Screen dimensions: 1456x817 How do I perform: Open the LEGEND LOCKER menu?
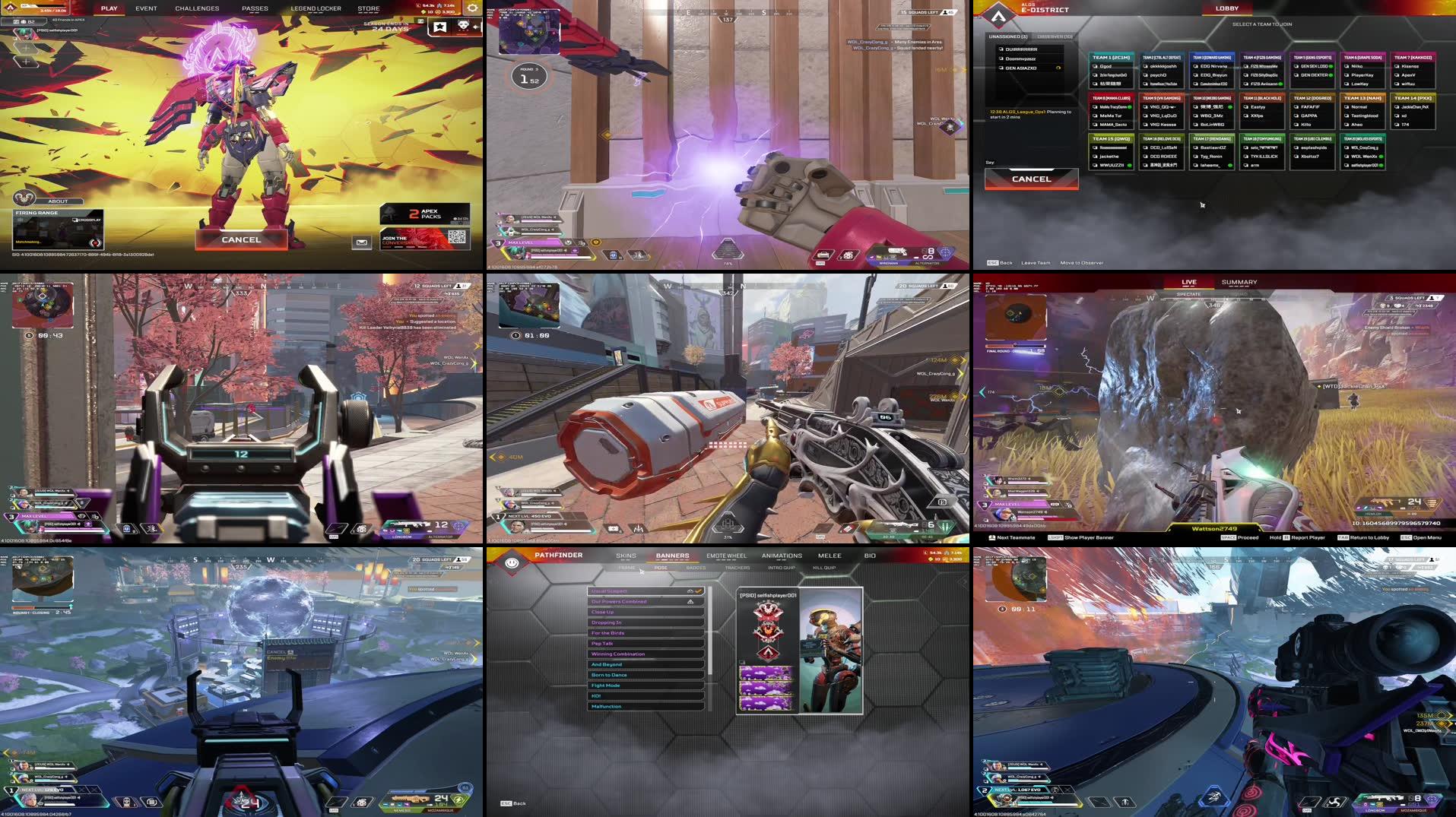click(315, 8)
